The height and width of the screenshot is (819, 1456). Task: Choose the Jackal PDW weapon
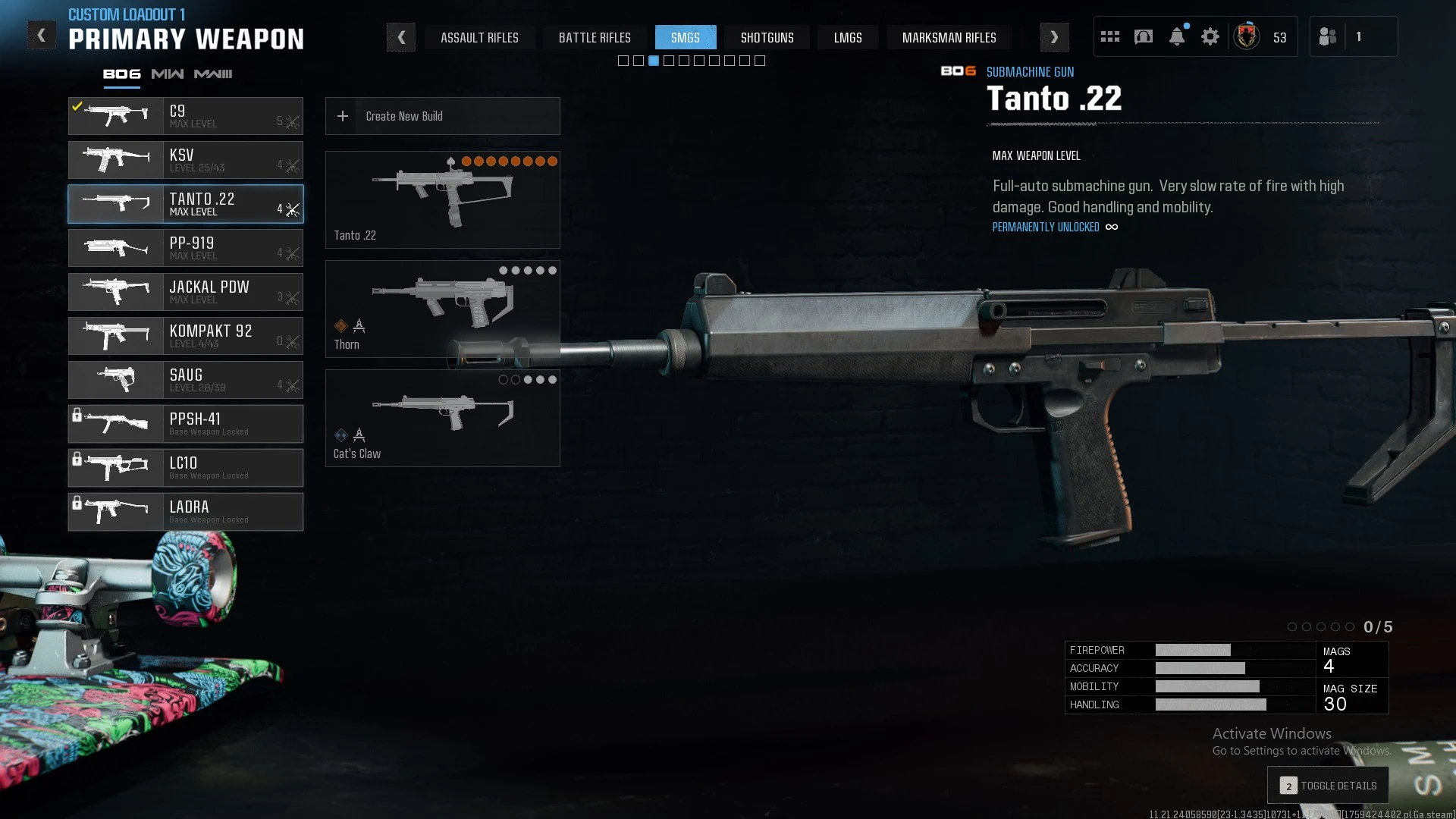pos(186,292)
